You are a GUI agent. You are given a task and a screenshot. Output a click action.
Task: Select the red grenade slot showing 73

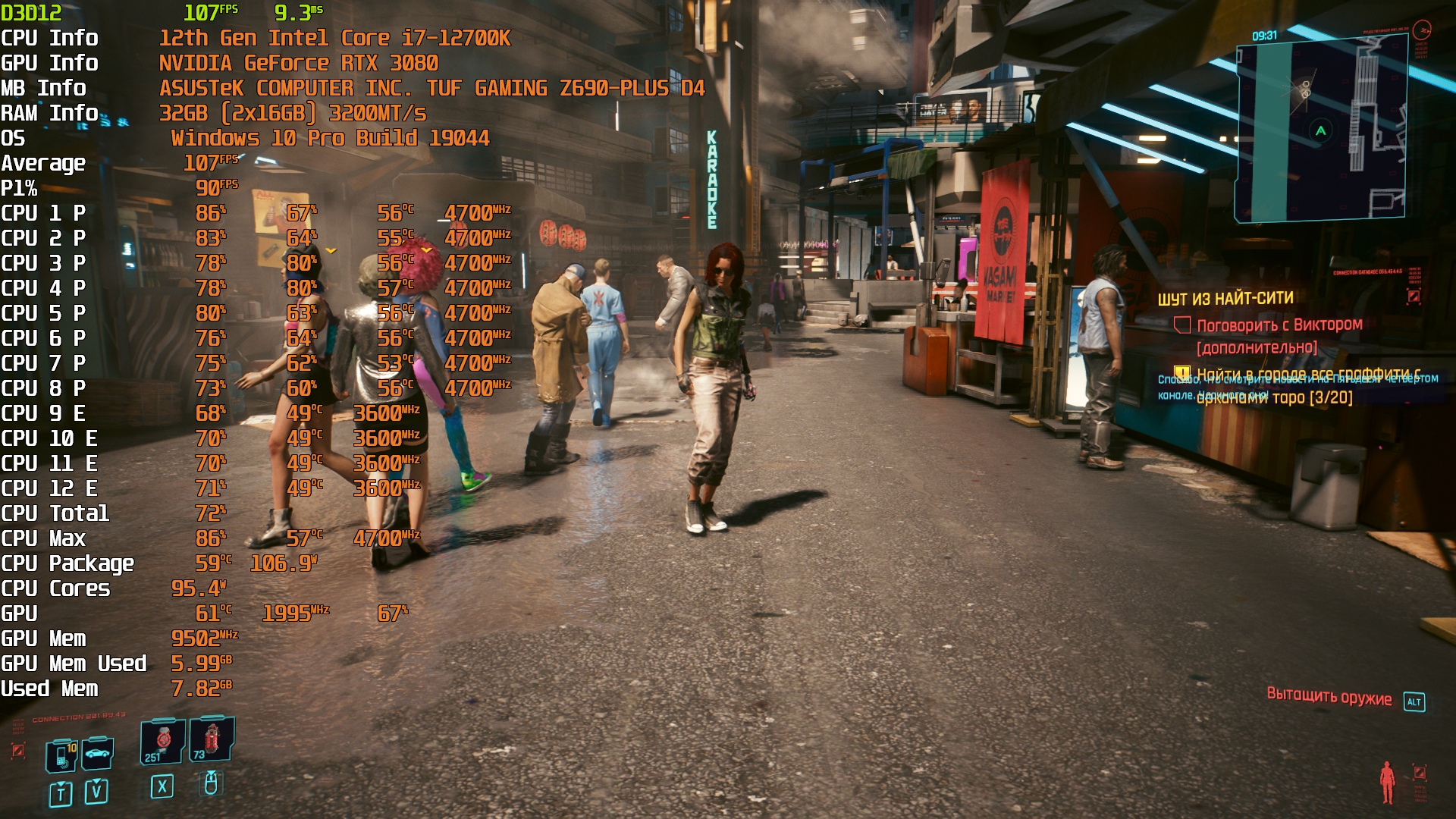[212, 738]
